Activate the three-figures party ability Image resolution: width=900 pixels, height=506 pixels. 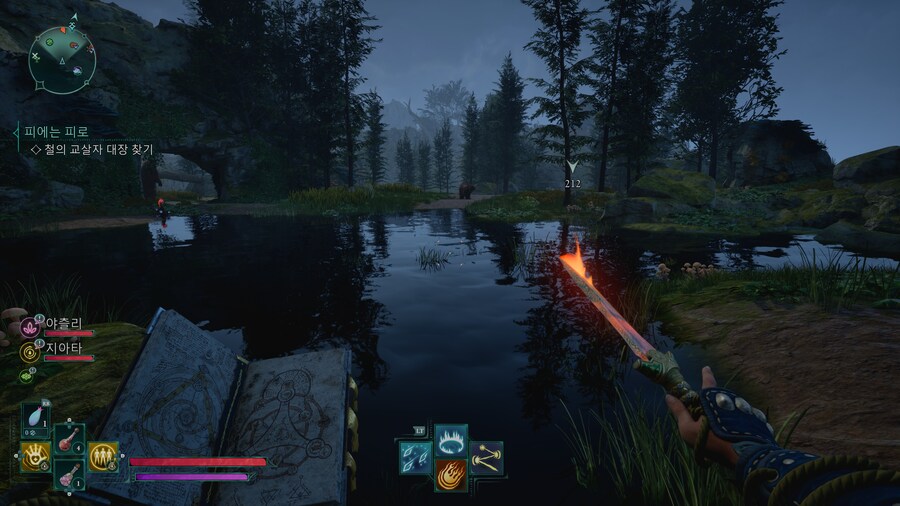click(x=103, y=457)
